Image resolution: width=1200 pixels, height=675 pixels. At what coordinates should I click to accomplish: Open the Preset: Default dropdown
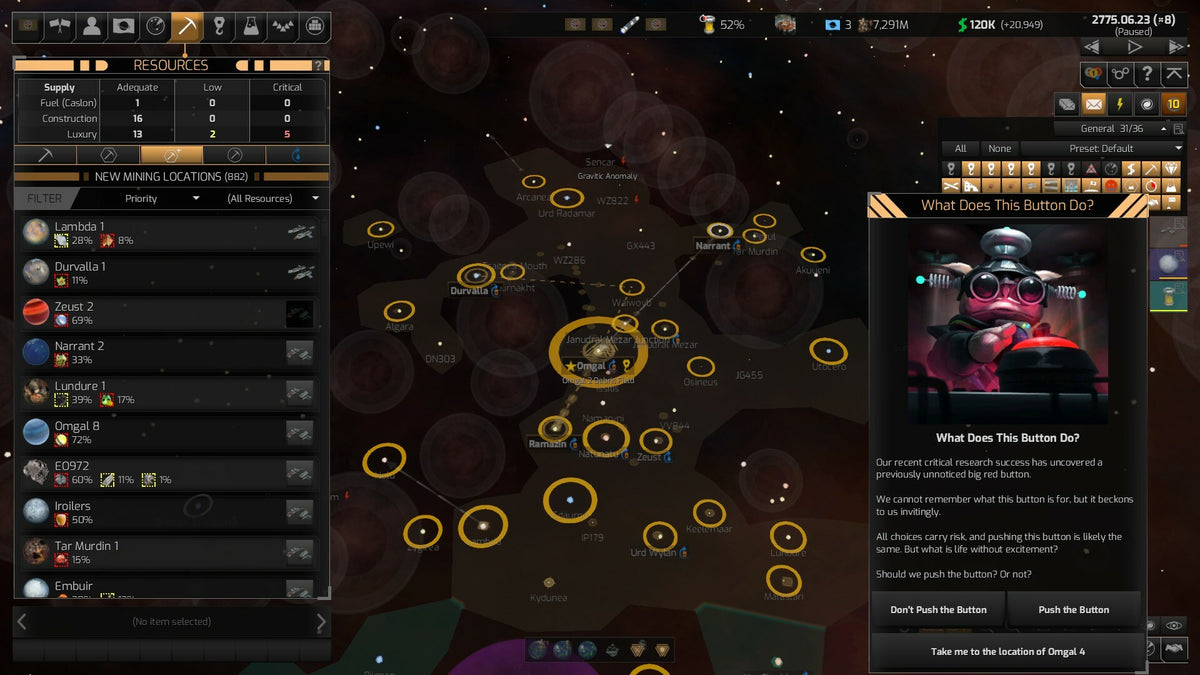[1101, 149]
